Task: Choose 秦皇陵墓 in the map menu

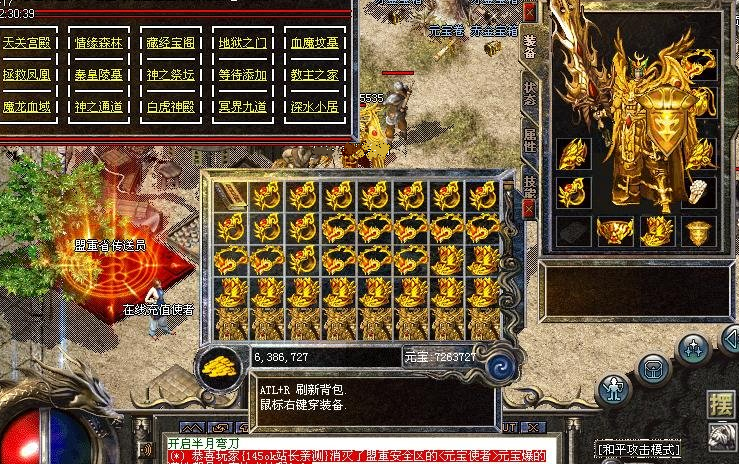Action: pyautogui.click(x=97, y=75)
